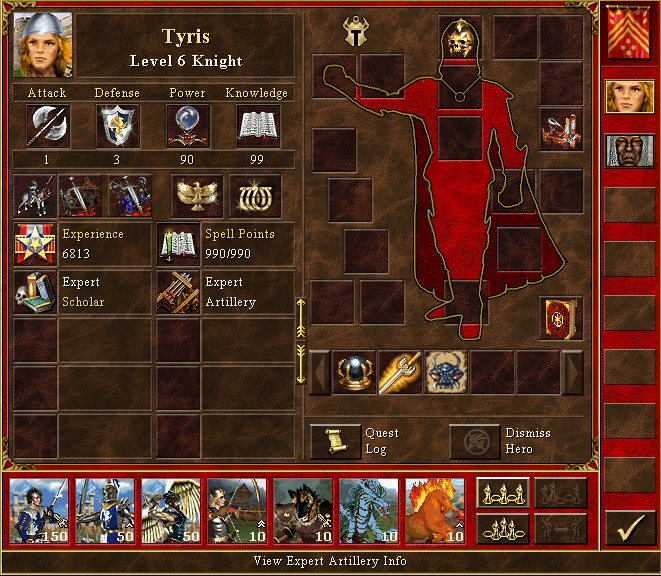
Task: Select the Attack skill axe icon
Action: [48, 126]
